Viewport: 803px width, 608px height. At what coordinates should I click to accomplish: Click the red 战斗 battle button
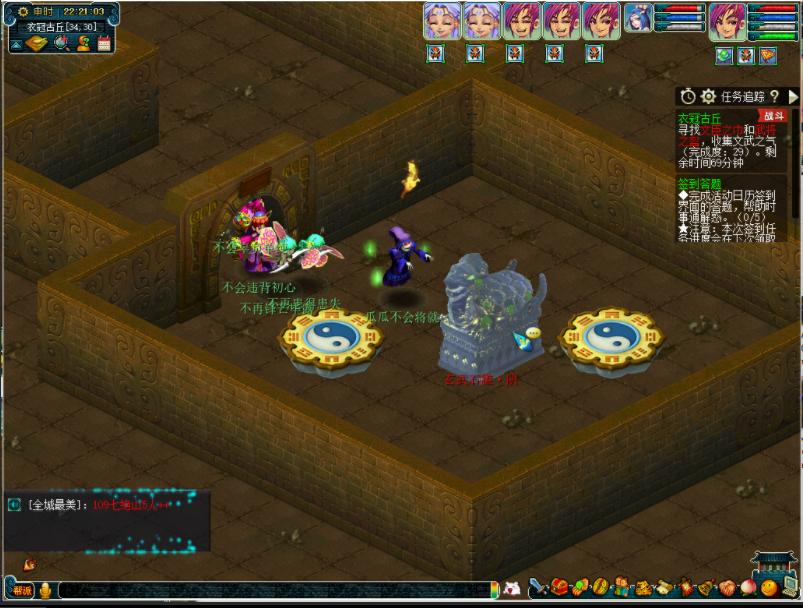click(x=774, y=116)
